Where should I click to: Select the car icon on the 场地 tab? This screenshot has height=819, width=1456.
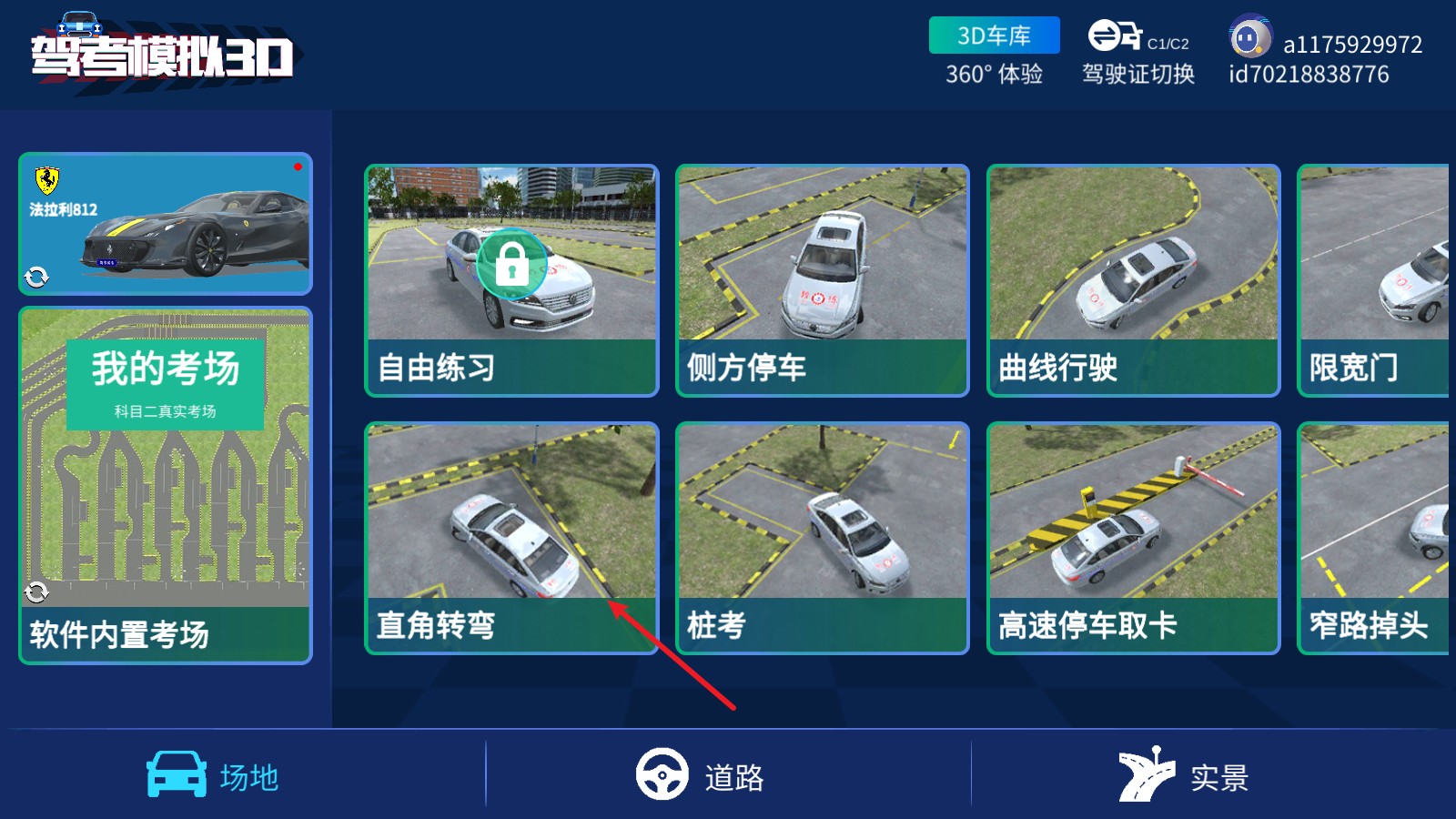pyautogui.click(x=178, y=774)
